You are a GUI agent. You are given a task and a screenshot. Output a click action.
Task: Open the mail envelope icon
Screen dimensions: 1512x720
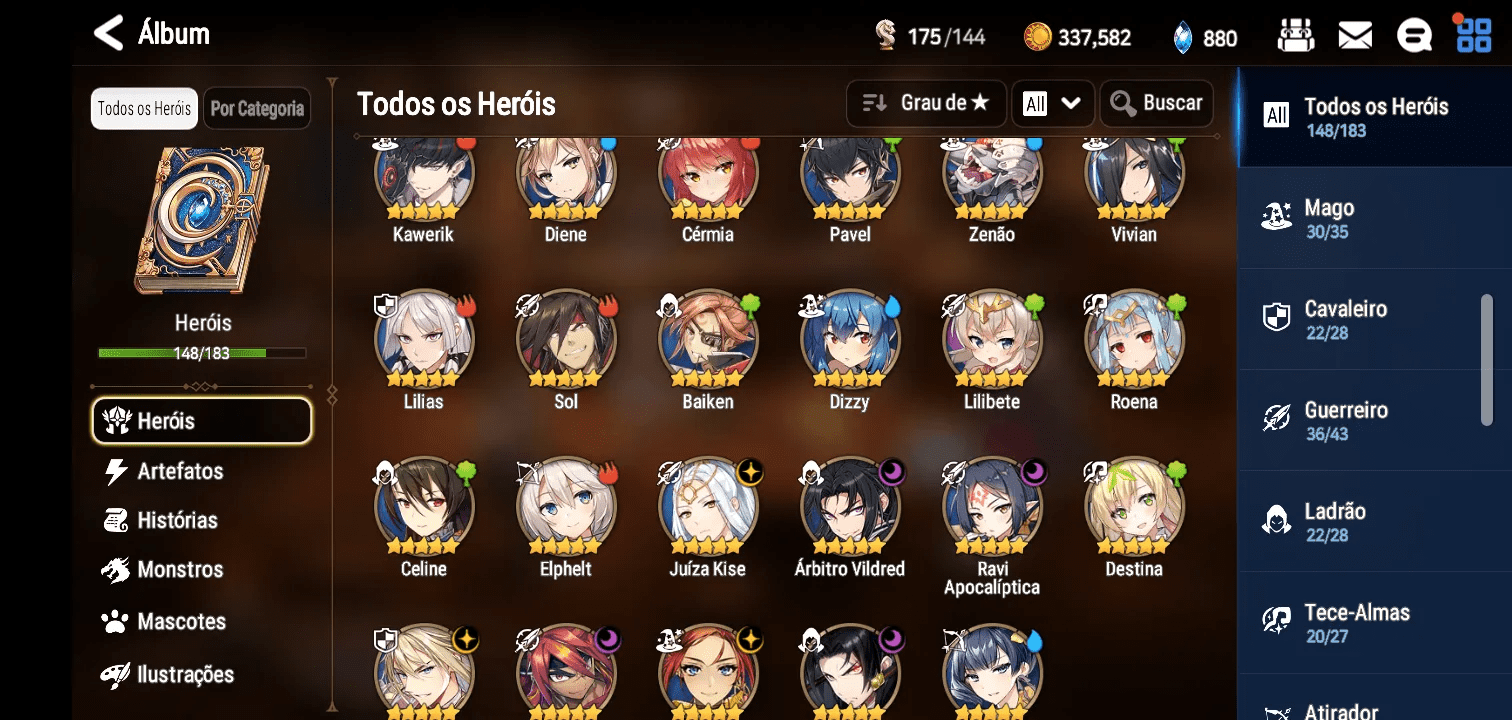pyautogui.click(x=1355, y=37)
